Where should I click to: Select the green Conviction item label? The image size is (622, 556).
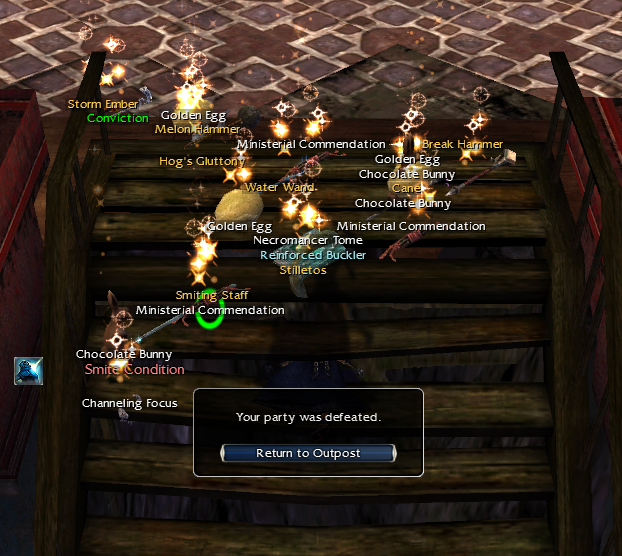point(117,118)
